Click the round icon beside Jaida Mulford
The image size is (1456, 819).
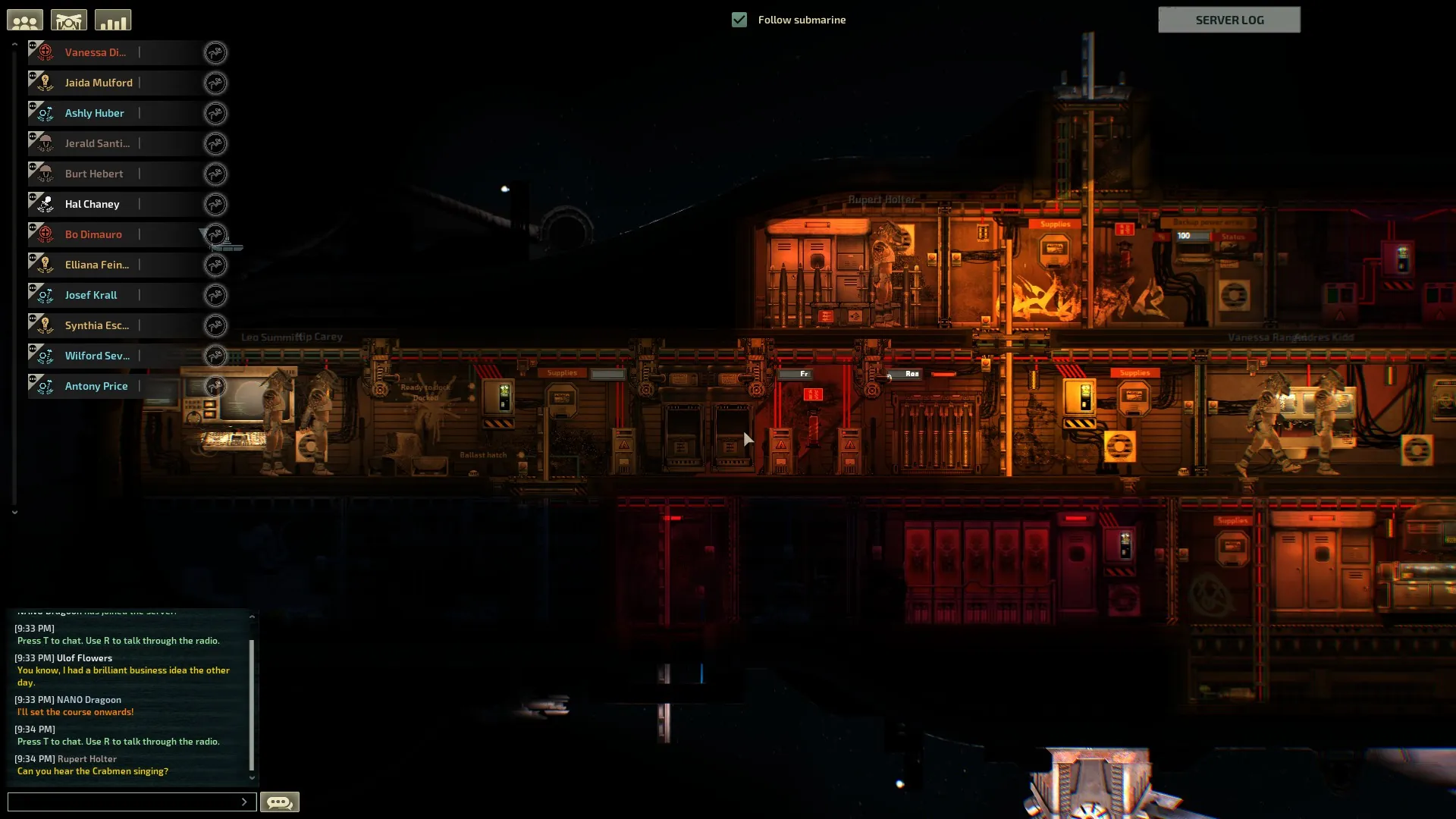(x=215, y=83)
